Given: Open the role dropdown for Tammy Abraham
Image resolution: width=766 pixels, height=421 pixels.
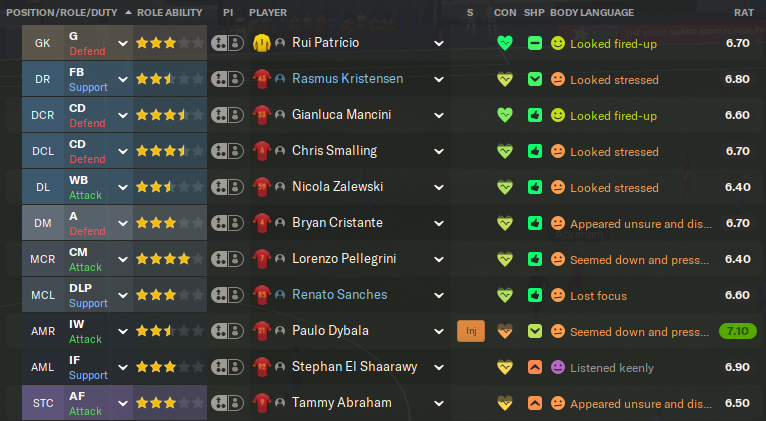Looking at the screenshot, I should tap(123, 403).
